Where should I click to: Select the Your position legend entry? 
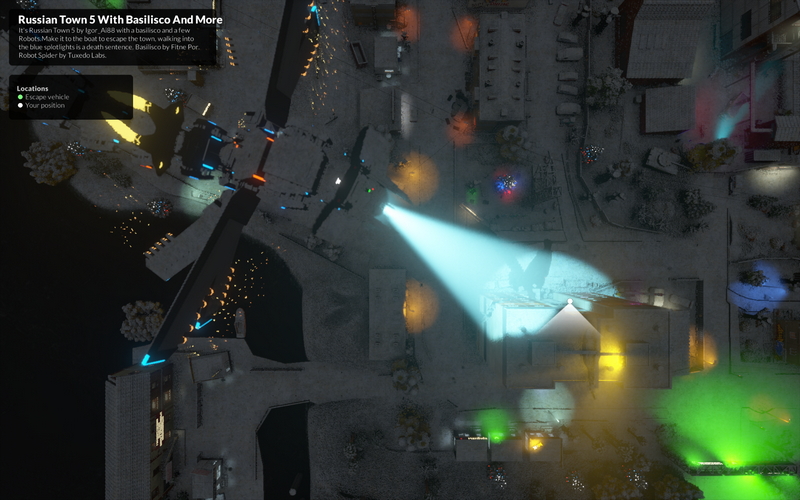[x=46, y=105]
